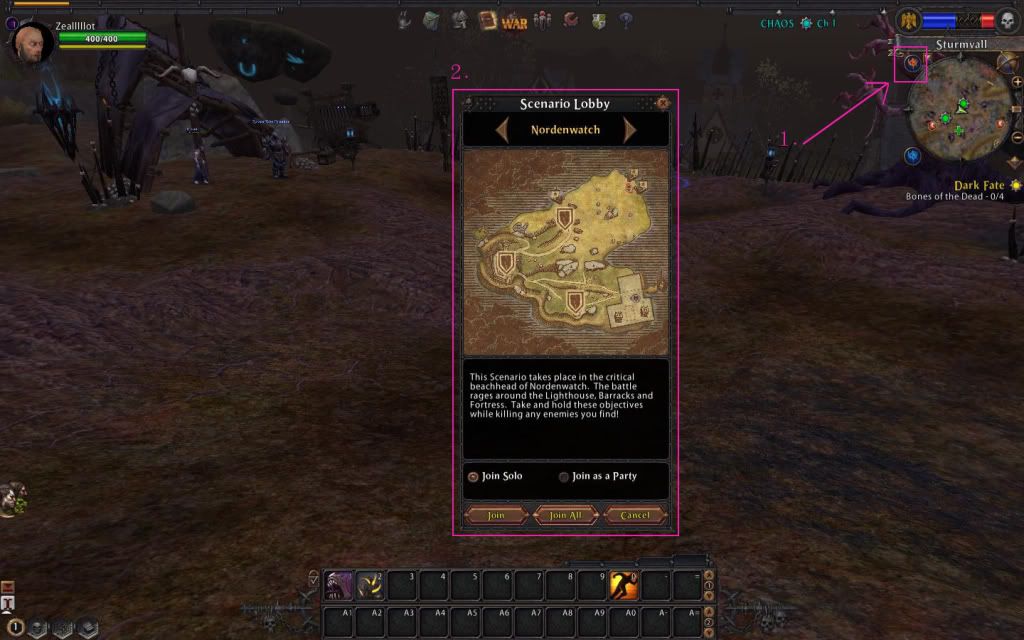Zoom out the minimap
The image size is (1024, 640).
coord(1016,138)
